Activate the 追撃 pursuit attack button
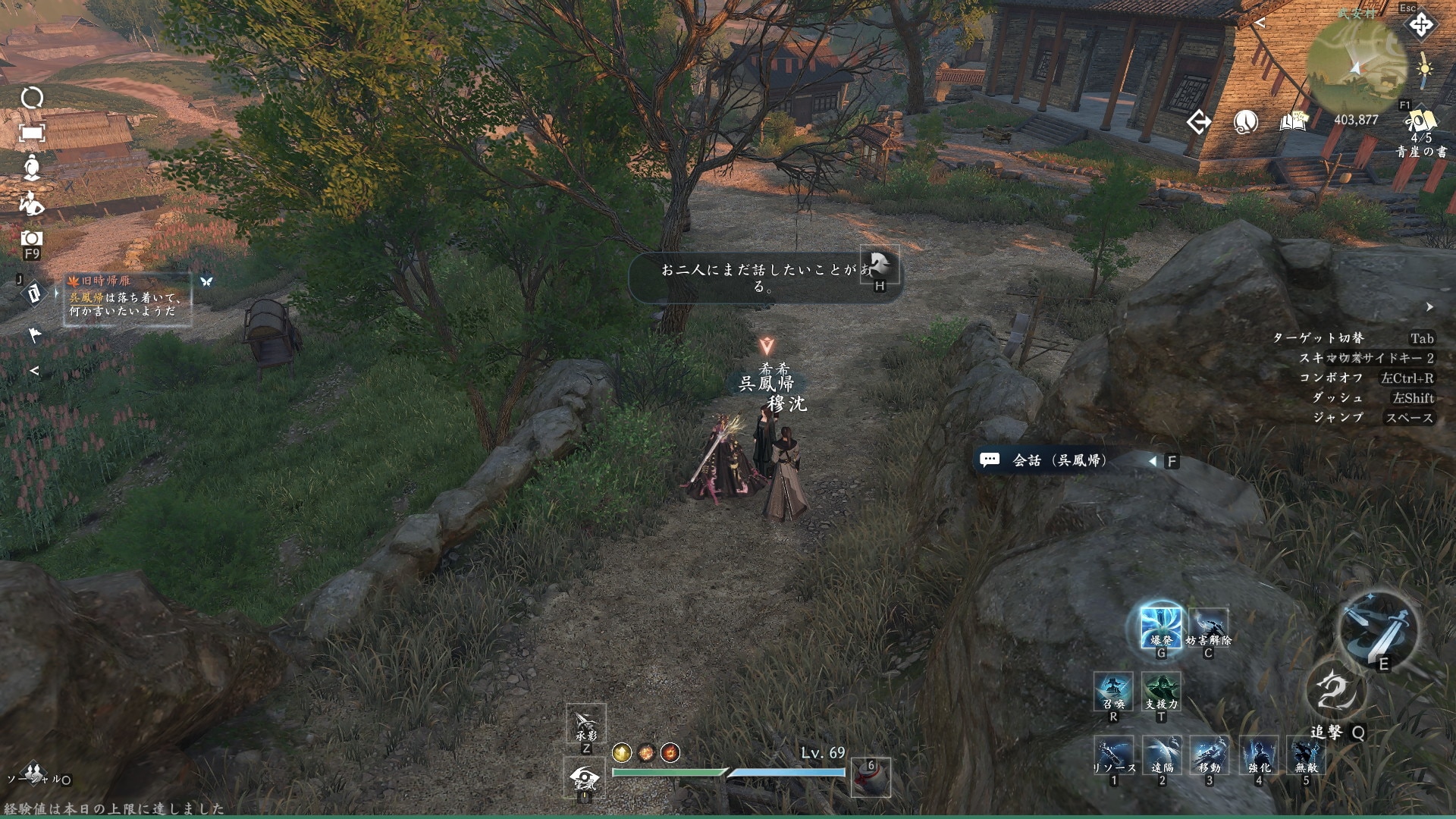1456x819 pixels. (1336, 692)
